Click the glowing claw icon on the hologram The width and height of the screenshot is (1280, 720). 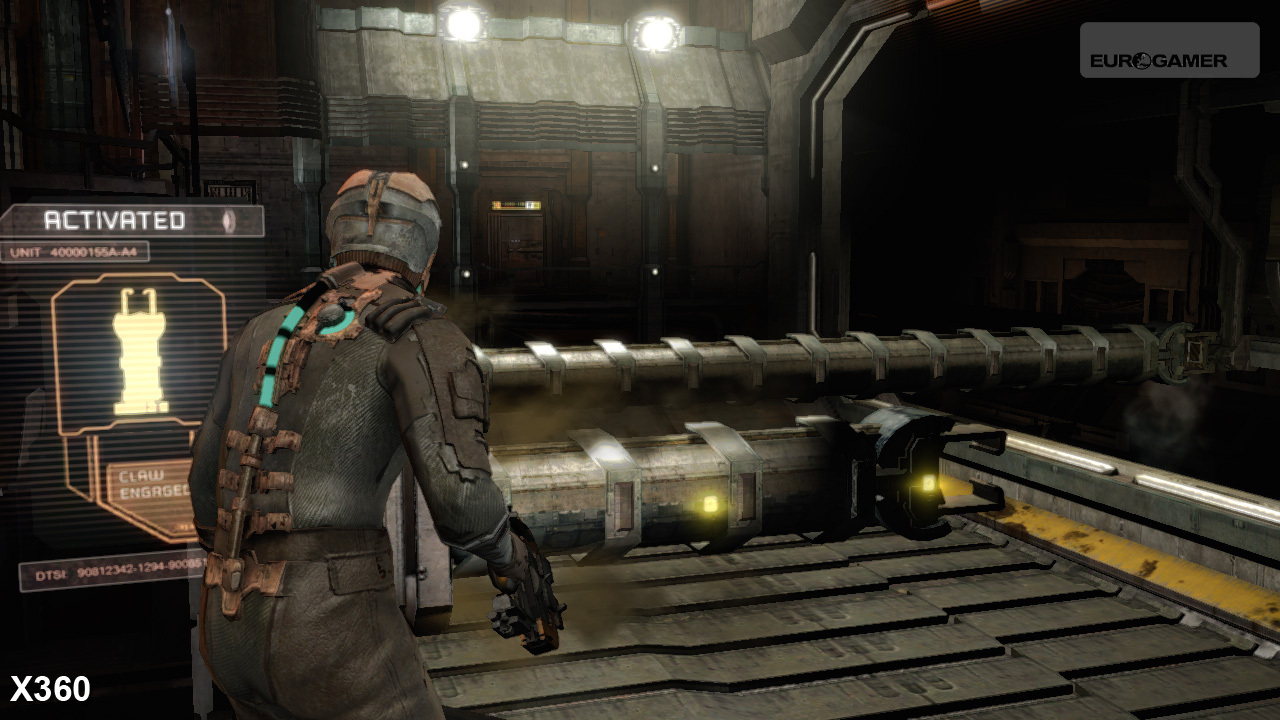[139, 351]
